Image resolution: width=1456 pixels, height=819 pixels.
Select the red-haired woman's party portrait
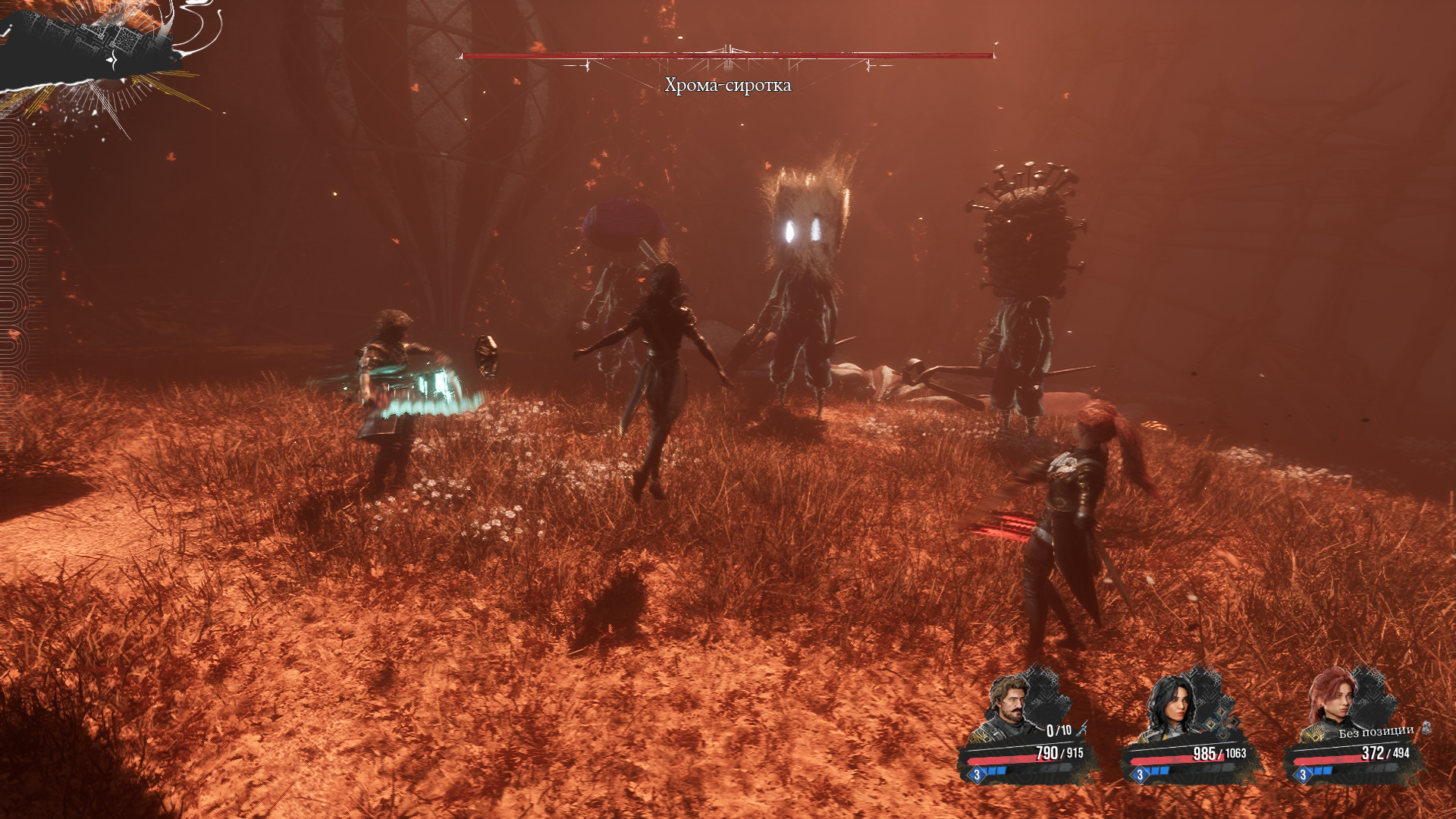click(1333, 701)
